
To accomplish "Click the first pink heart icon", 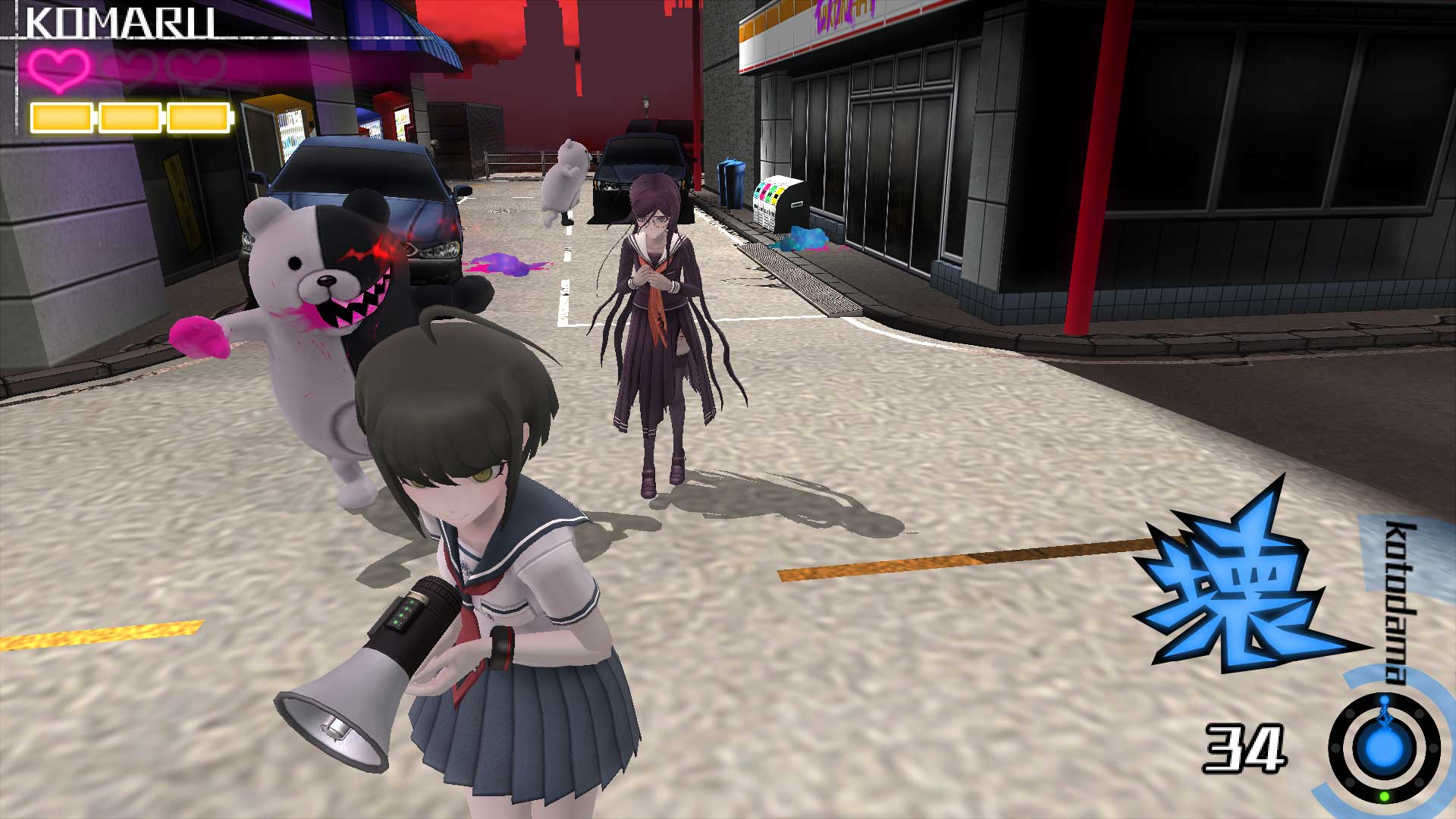I will click(x=59, y=70).
